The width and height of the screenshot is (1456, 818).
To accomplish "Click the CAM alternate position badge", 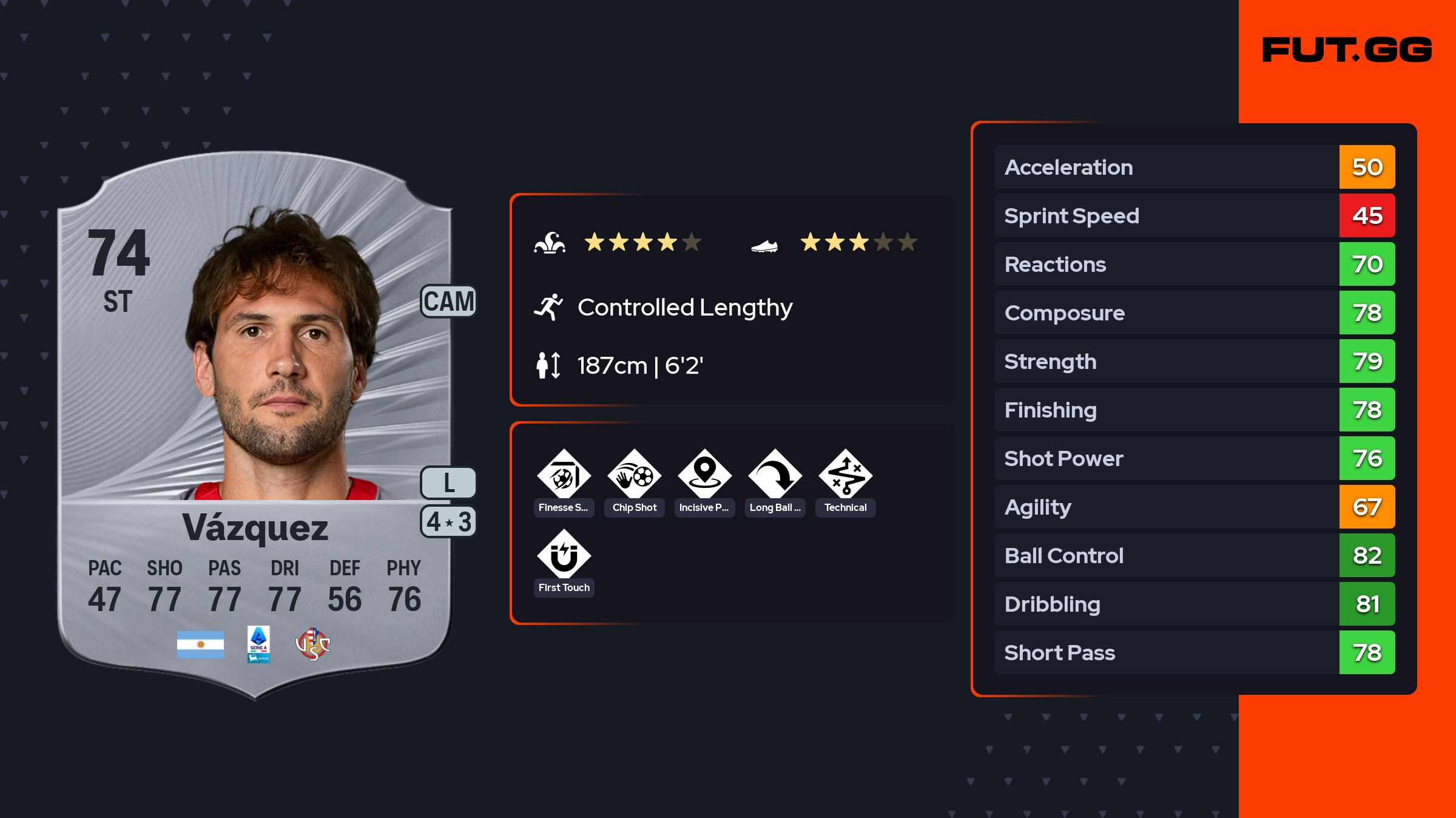I will point(449,302).
